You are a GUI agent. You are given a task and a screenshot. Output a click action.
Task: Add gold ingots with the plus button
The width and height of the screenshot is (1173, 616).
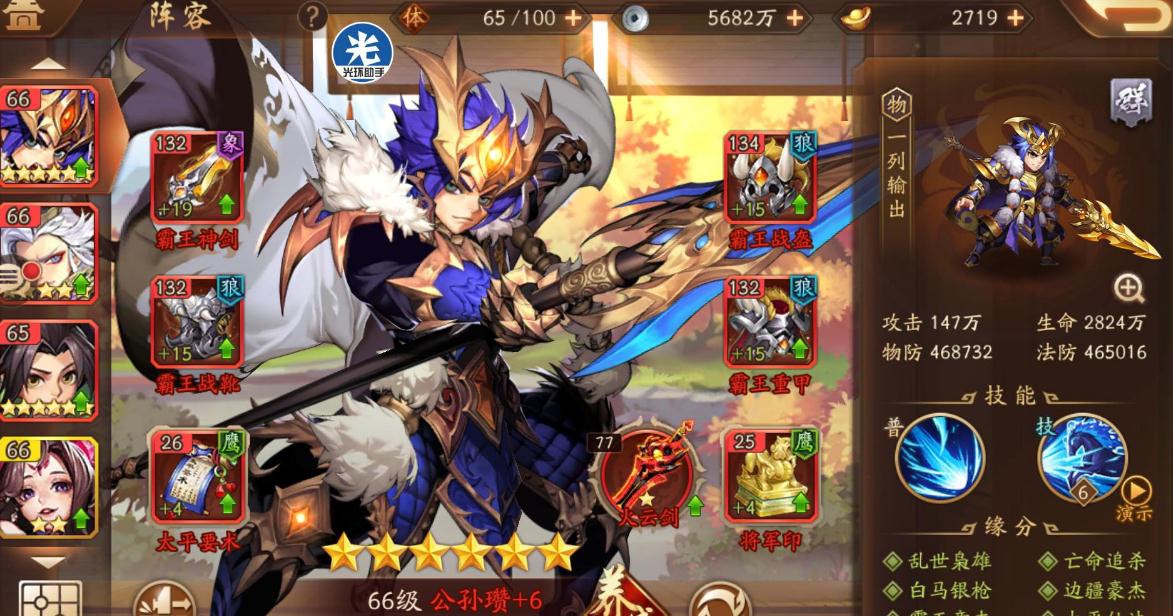click(1015, 18)
